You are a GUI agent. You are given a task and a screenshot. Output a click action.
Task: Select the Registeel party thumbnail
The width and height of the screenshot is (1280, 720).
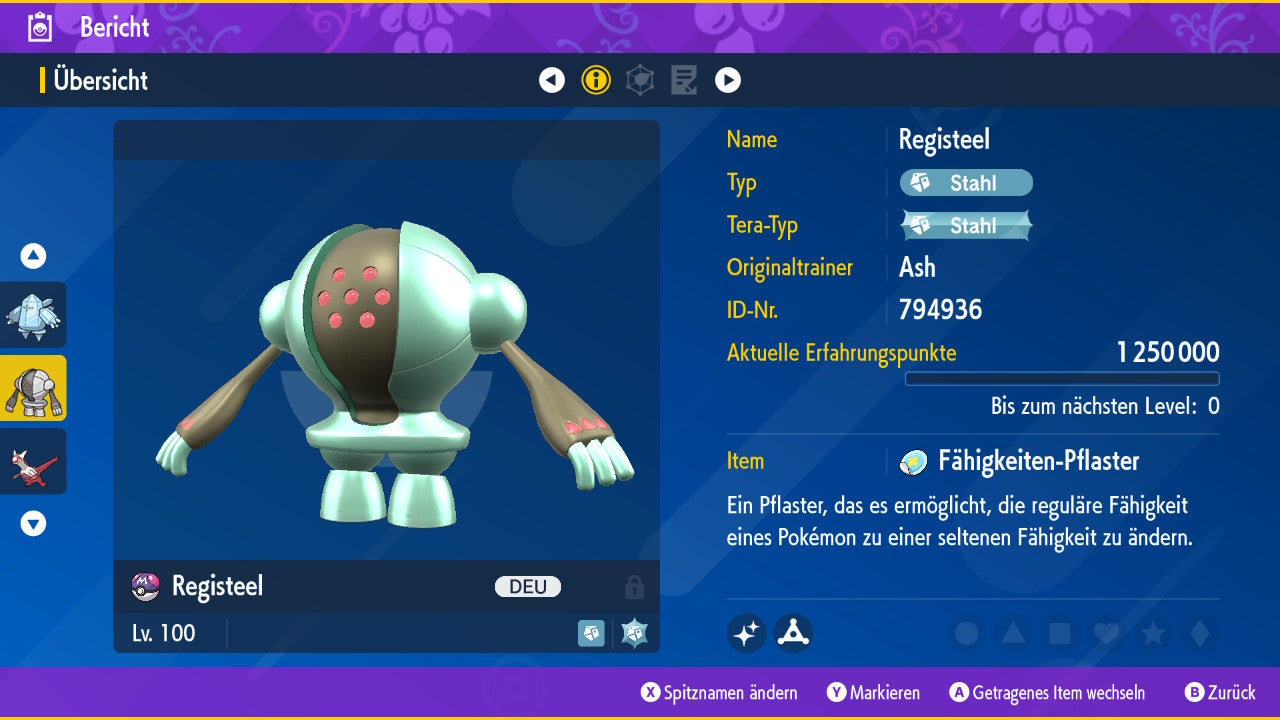pos(34,388)
